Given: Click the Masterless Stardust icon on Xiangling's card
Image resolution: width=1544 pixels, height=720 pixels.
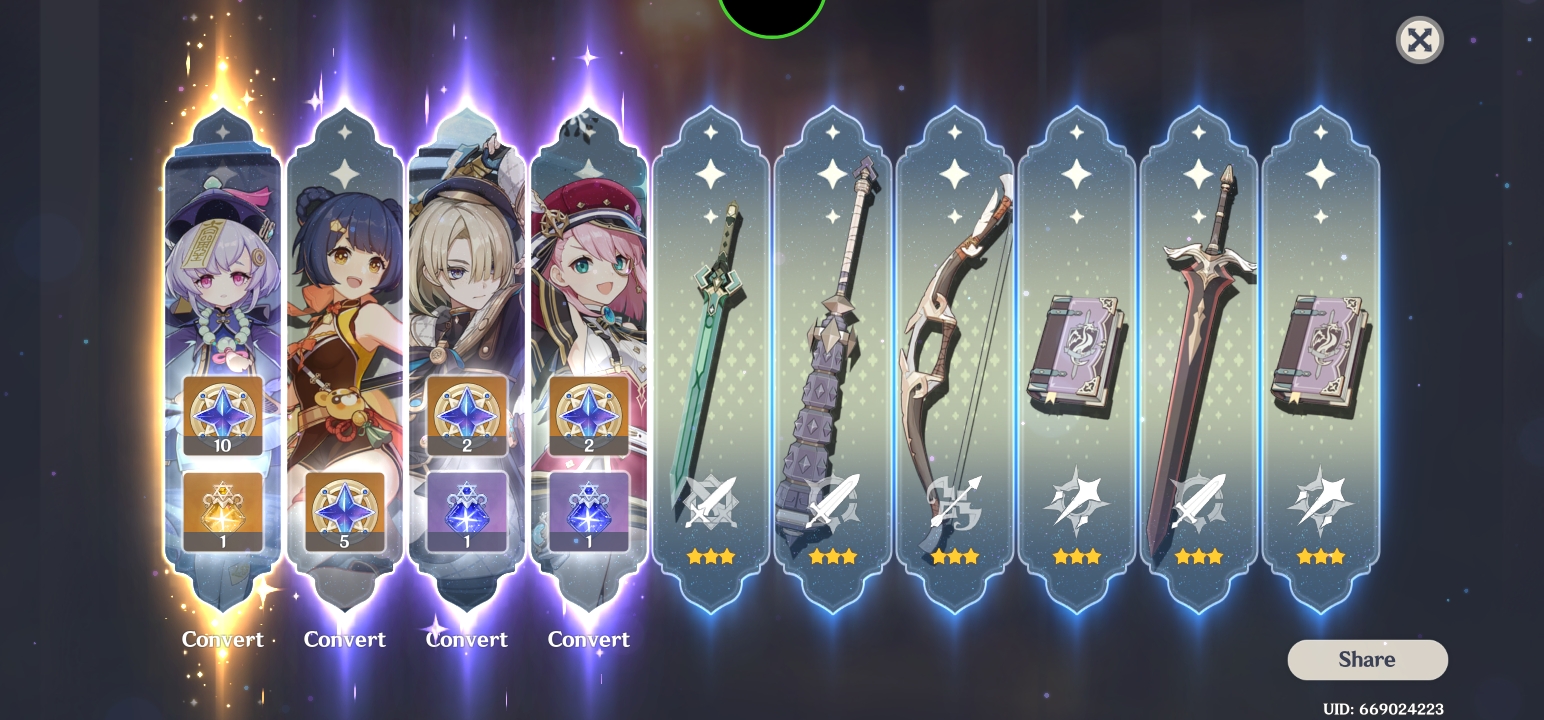Looking at the screenshot, I should point(344,513).
